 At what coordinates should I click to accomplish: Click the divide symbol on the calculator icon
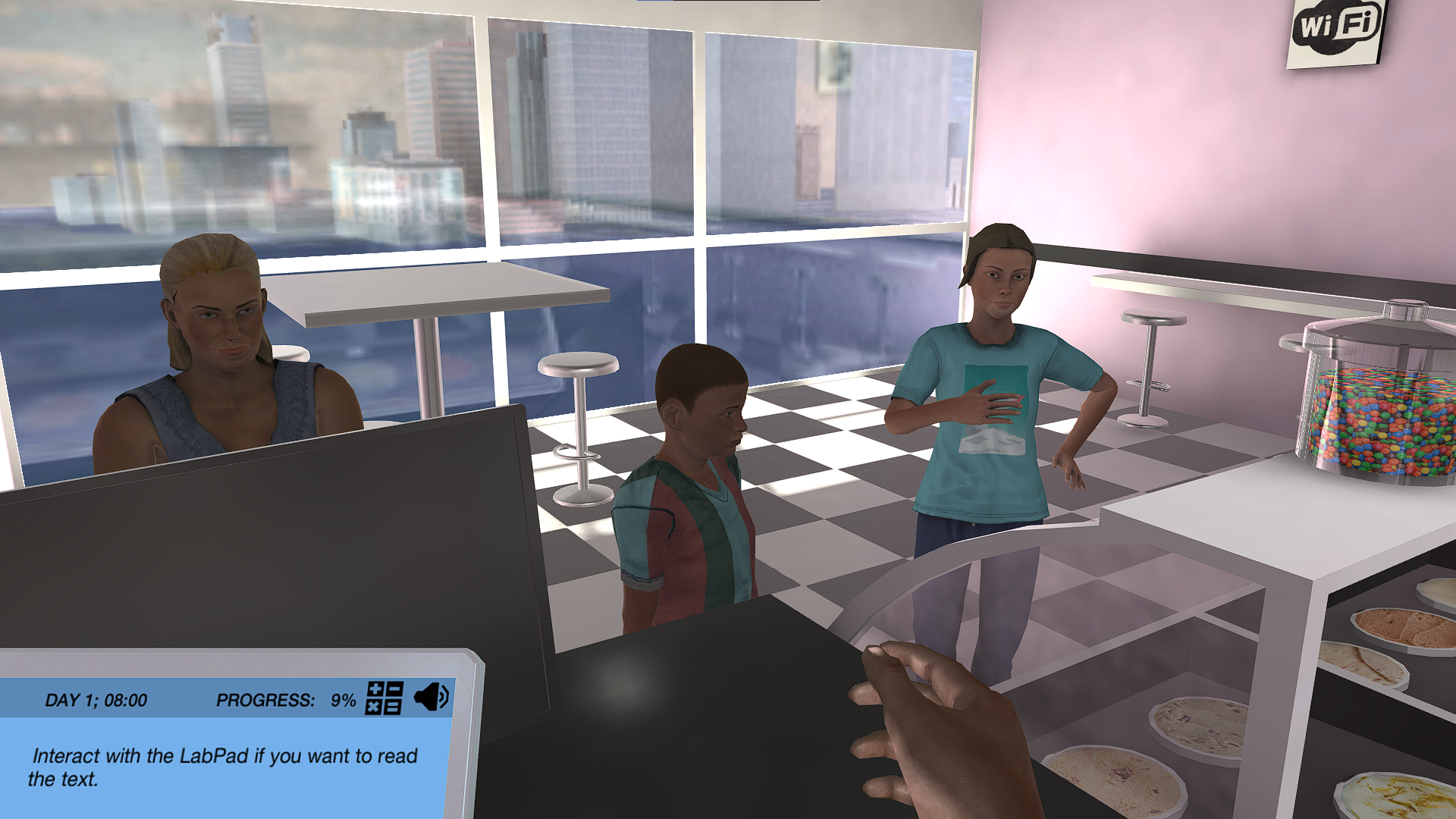point(393,708)
